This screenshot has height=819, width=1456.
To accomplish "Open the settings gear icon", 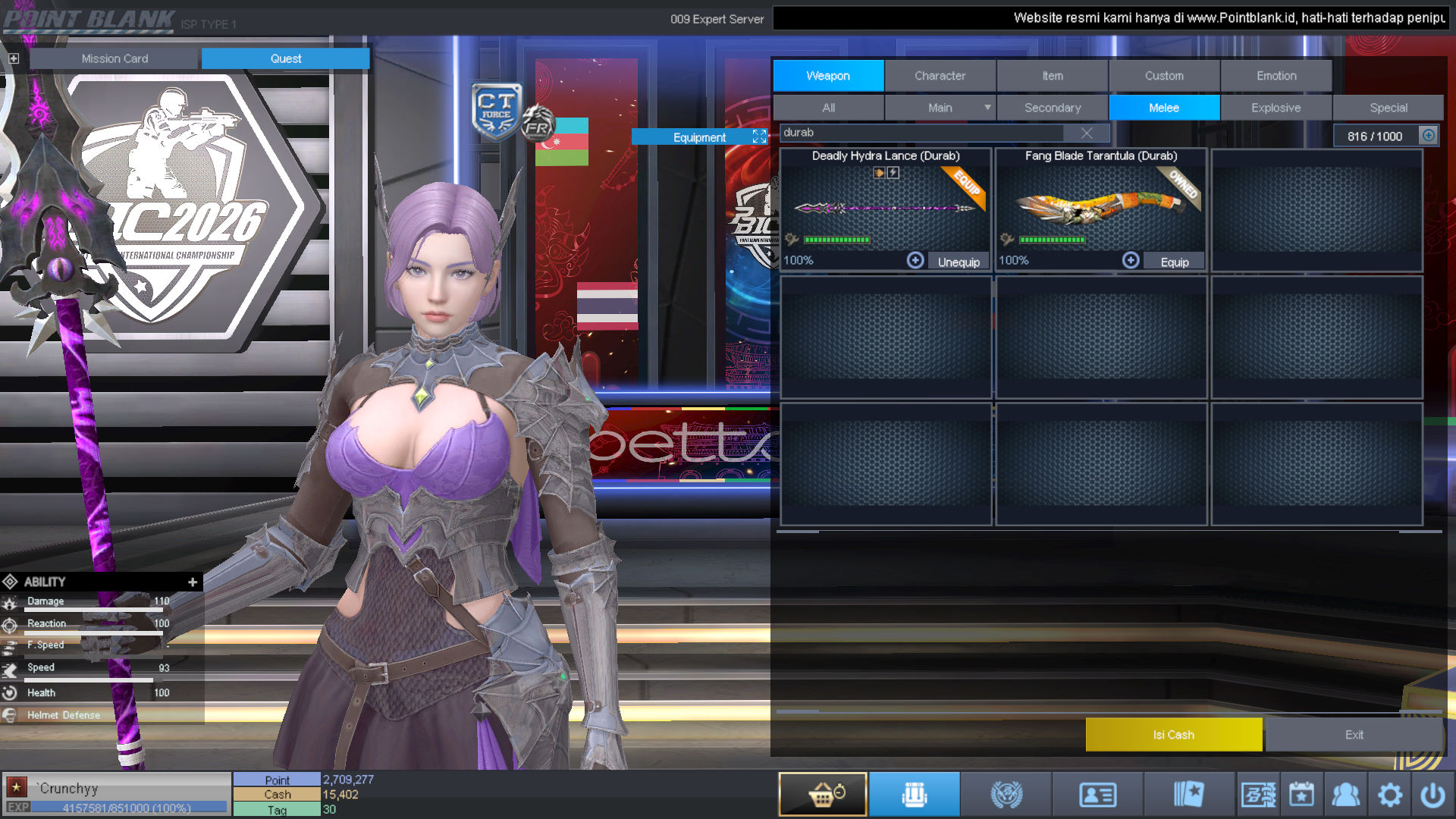I will (x=1389, y=795).
